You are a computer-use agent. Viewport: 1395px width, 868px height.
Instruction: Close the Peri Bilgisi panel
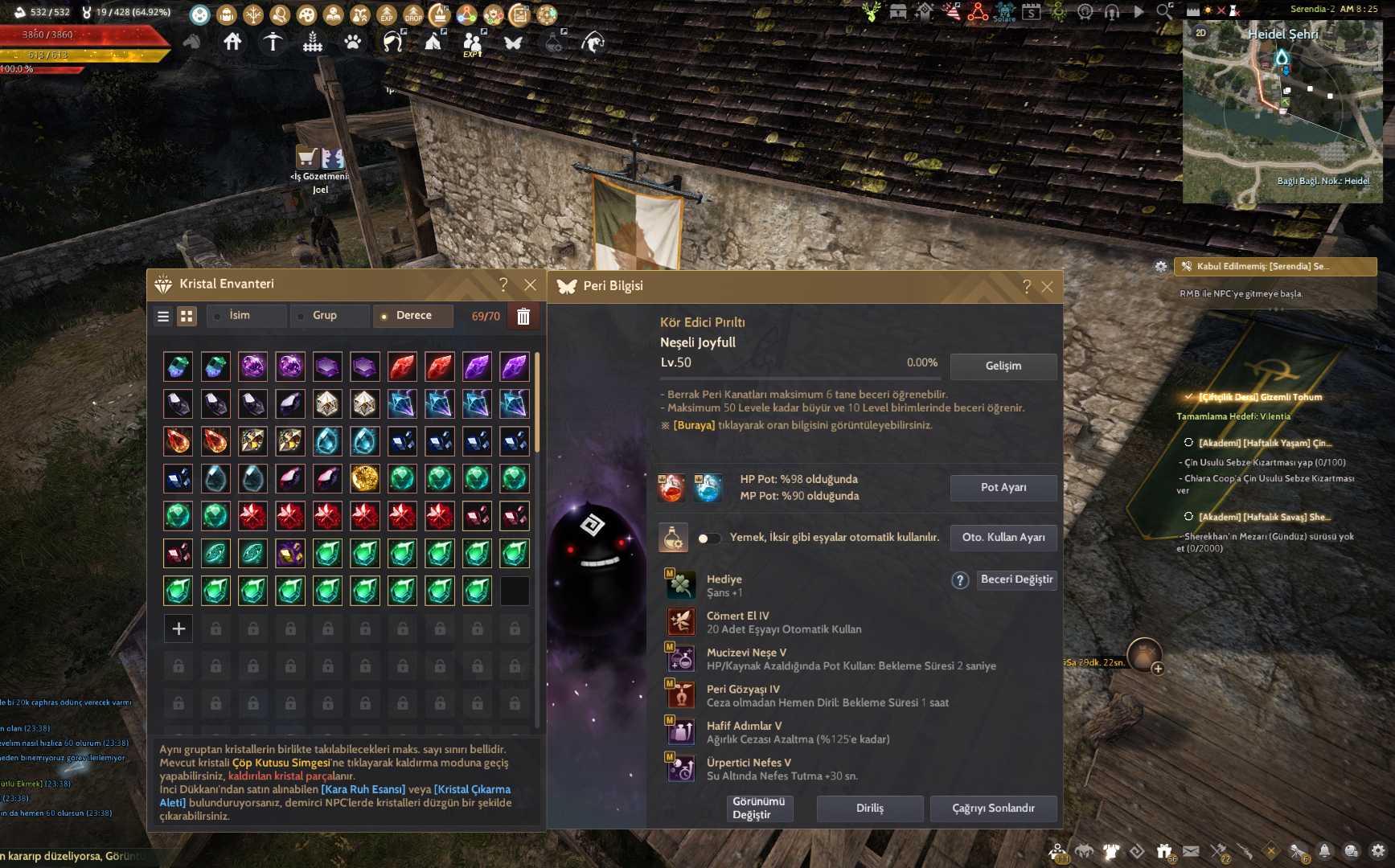click(x=1047, y=287)
